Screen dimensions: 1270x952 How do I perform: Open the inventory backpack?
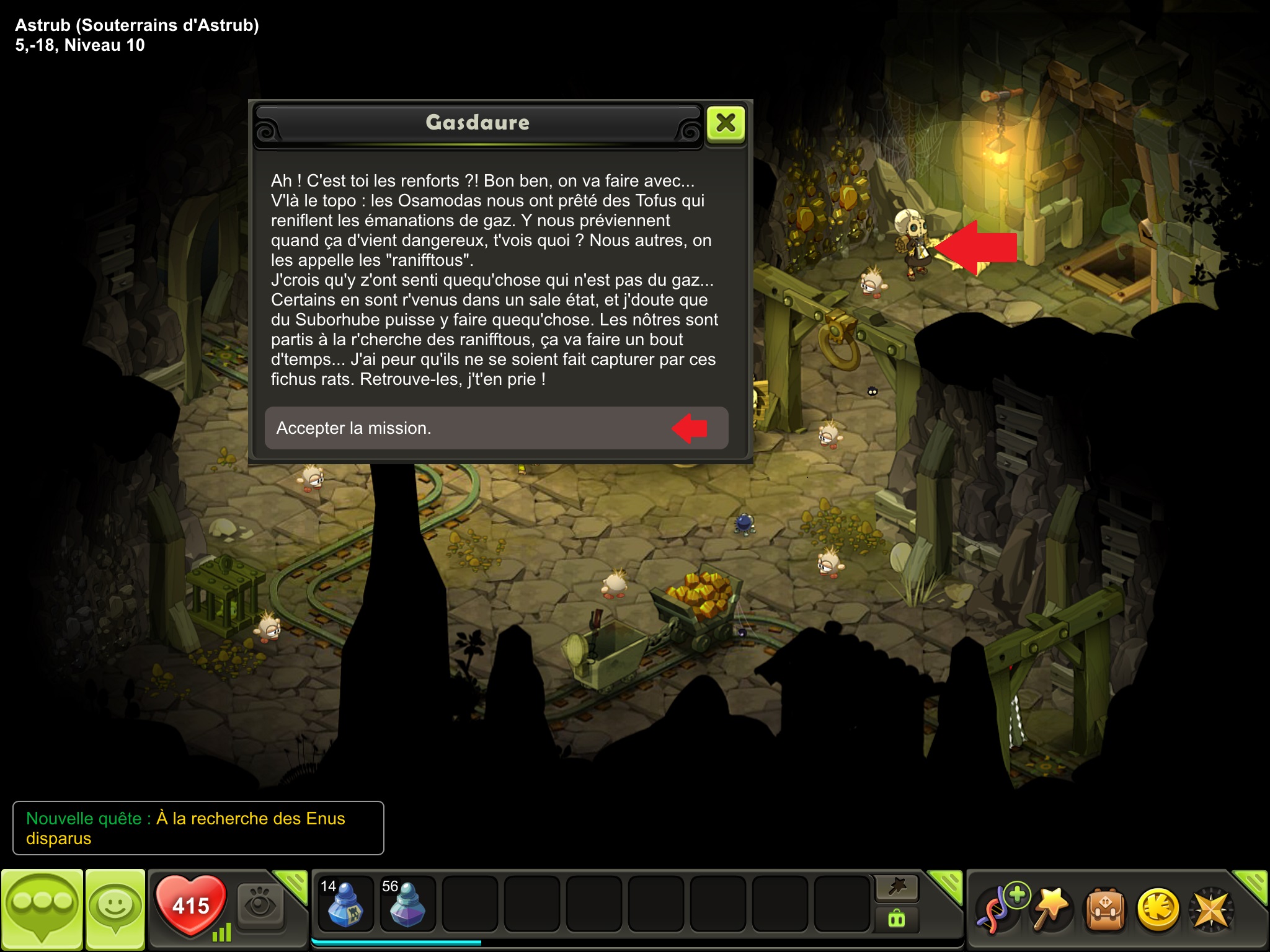pos(1104,910)
